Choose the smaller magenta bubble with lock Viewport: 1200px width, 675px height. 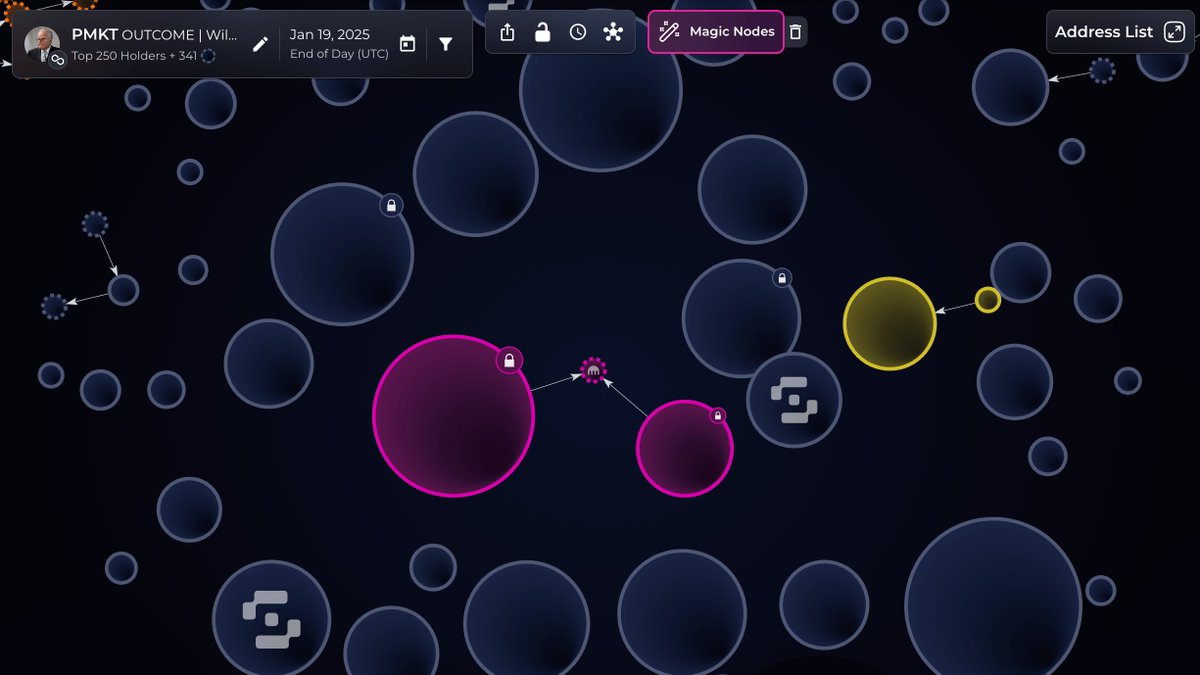pos(684,449)
